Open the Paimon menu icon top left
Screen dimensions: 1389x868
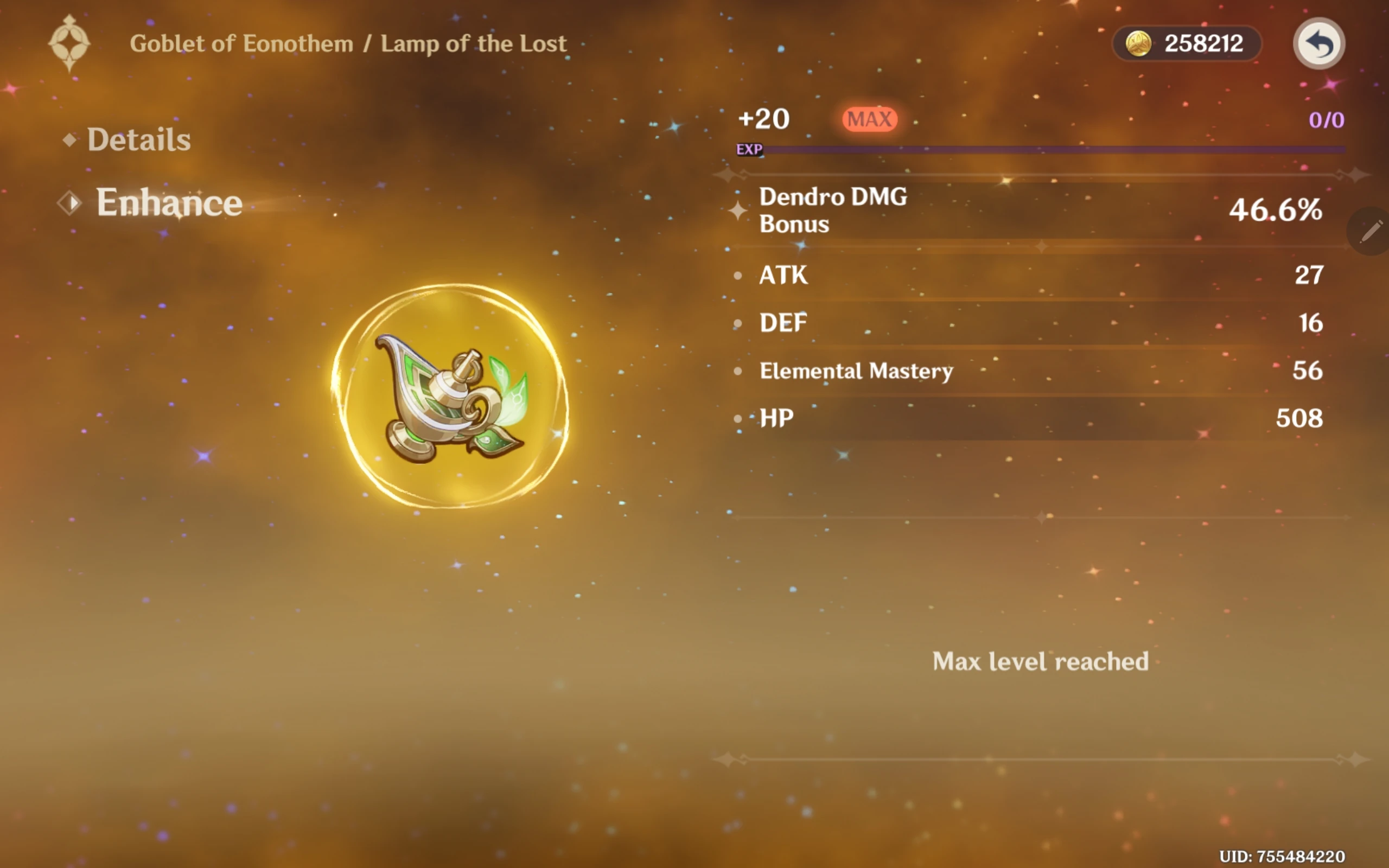[x=71, y=43]
